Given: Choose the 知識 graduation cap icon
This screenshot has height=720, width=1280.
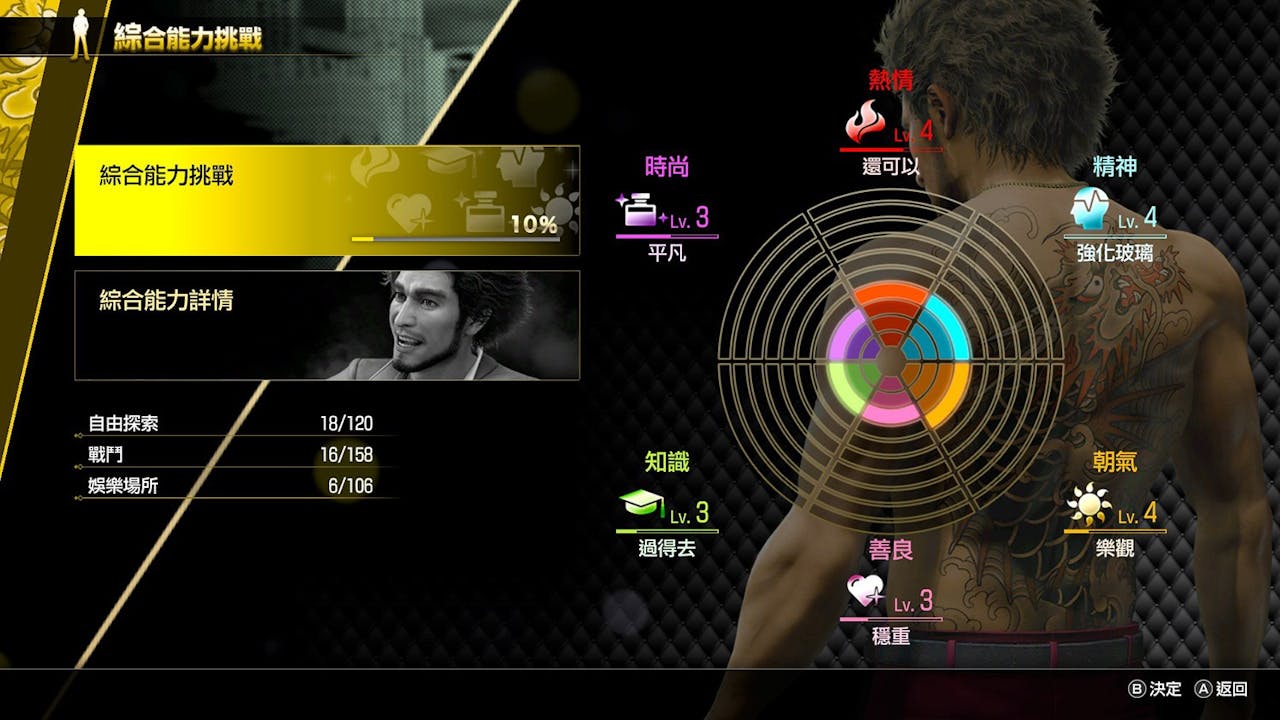Looking at the screenshot, I should click(641, 505).
